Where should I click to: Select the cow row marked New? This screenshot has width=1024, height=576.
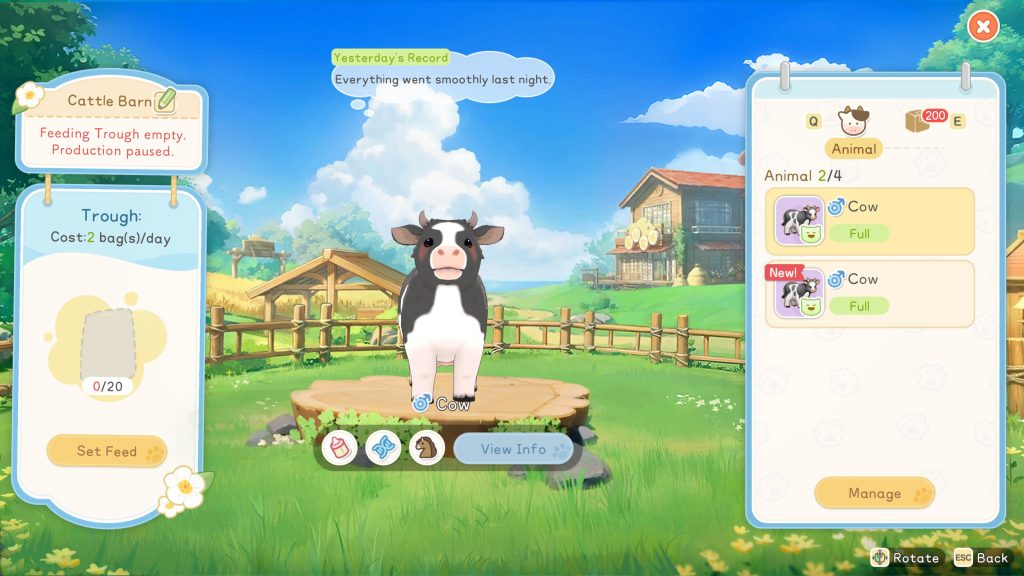pyautogui.click(x=869, y=294)
